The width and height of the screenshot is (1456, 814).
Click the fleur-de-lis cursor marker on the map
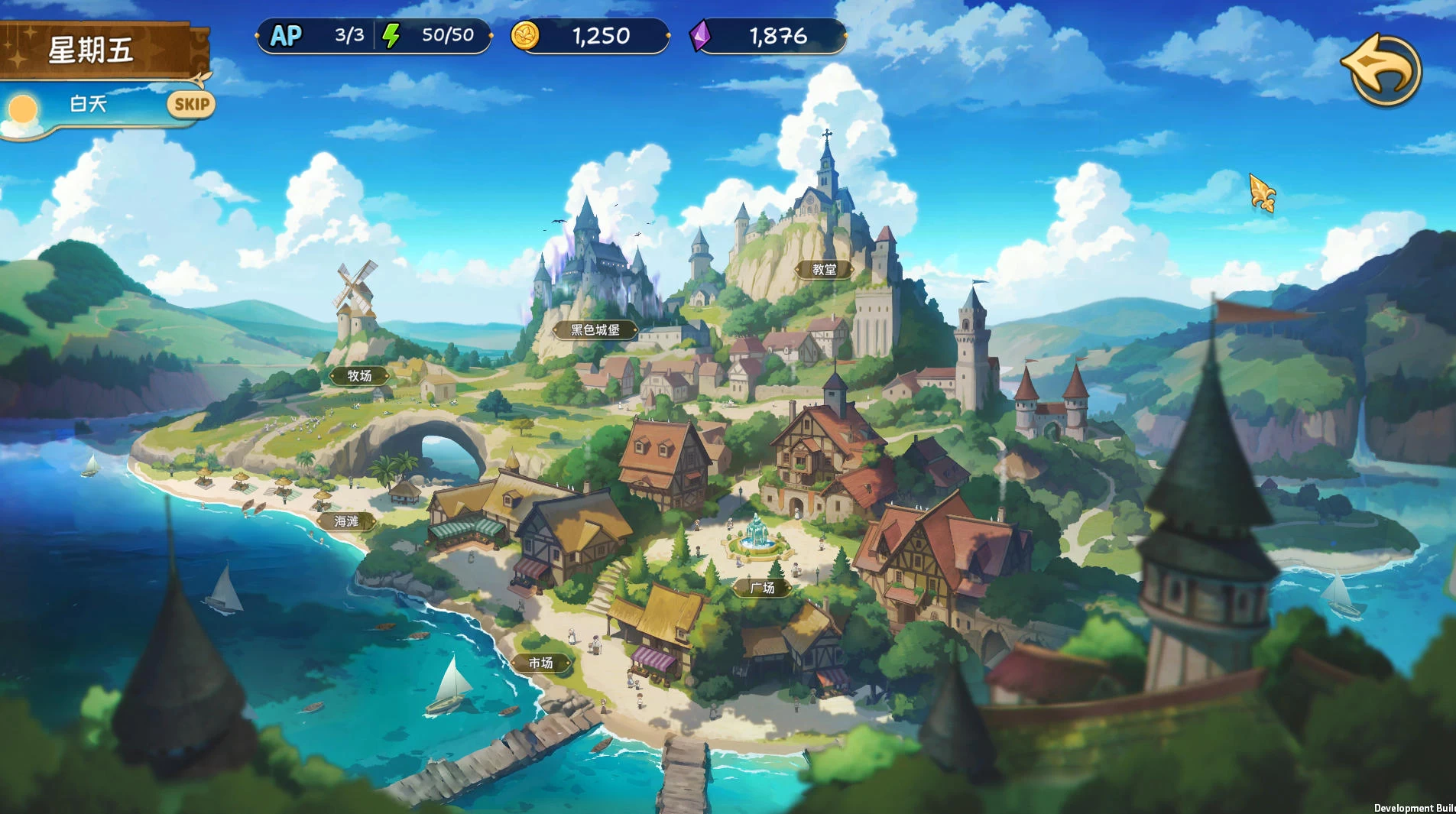click(x=1262, y=193)
